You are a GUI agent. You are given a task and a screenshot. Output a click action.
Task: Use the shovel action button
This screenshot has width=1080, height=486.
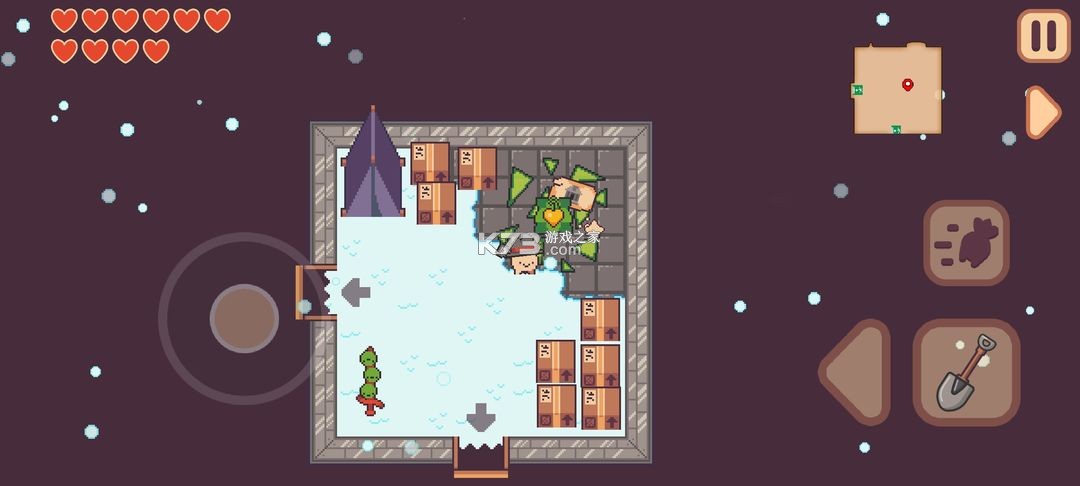pos(966,372)
